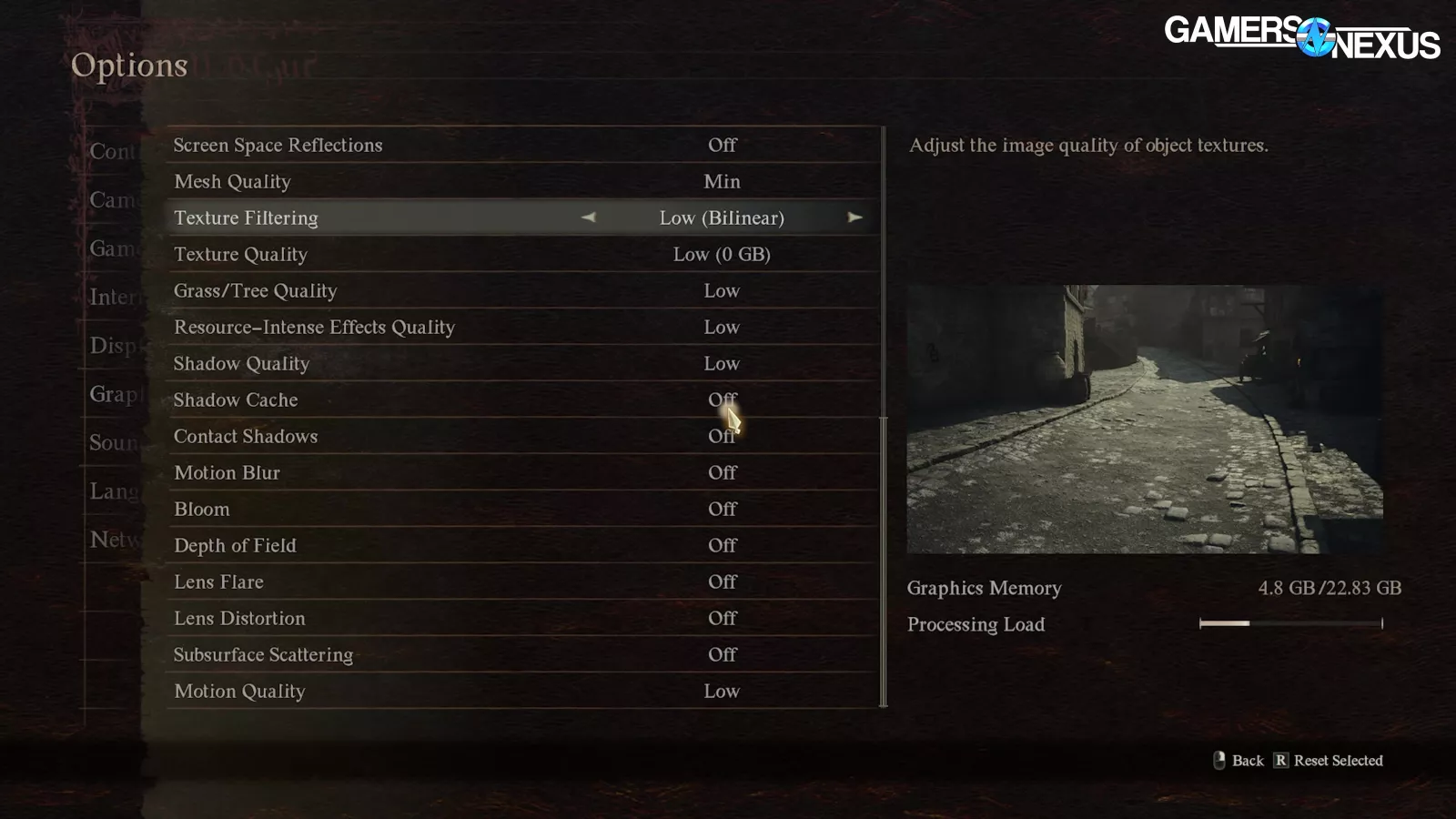Image resolution: width=1456 pixels, height=819 pixels.
Task: Toggle the Motion Blur setting
Action: 523,472
